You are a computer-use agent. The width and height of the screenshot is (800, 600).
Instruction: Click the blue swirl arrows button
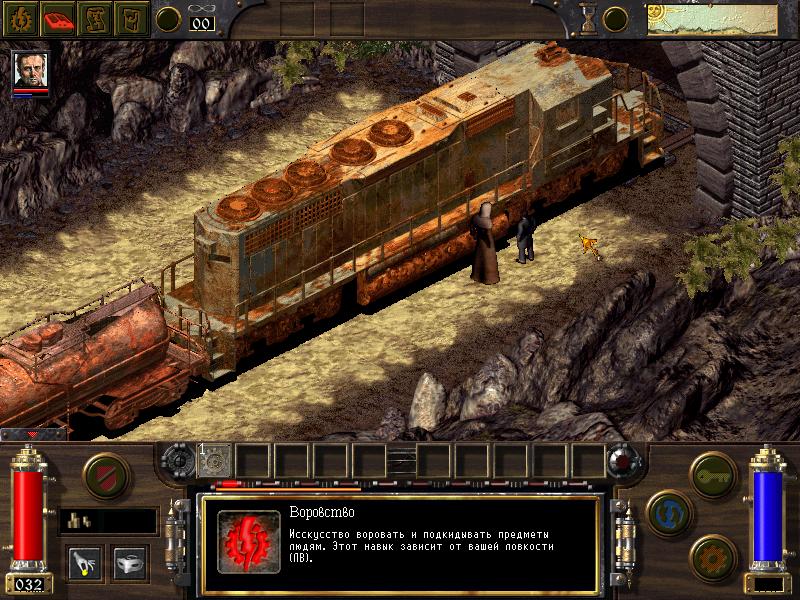coord(667,513)
